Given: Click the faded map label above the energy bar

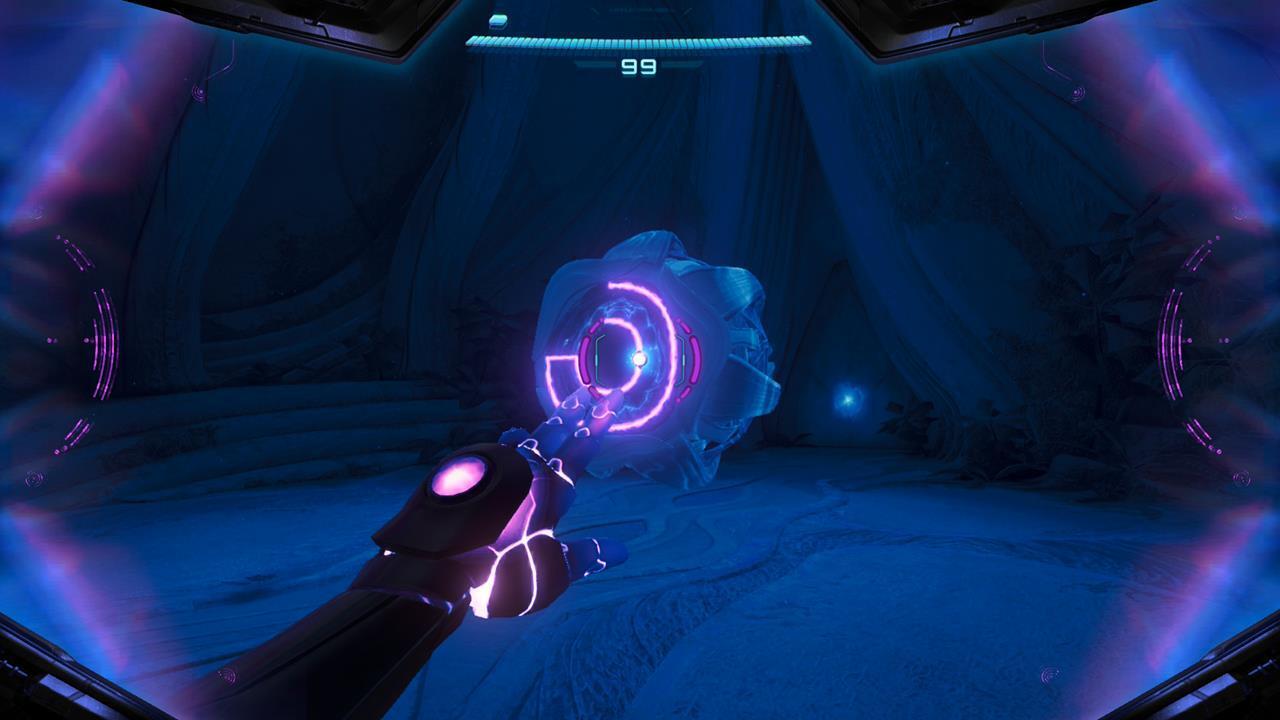Looking at the screenshot, I should point(640,10).
